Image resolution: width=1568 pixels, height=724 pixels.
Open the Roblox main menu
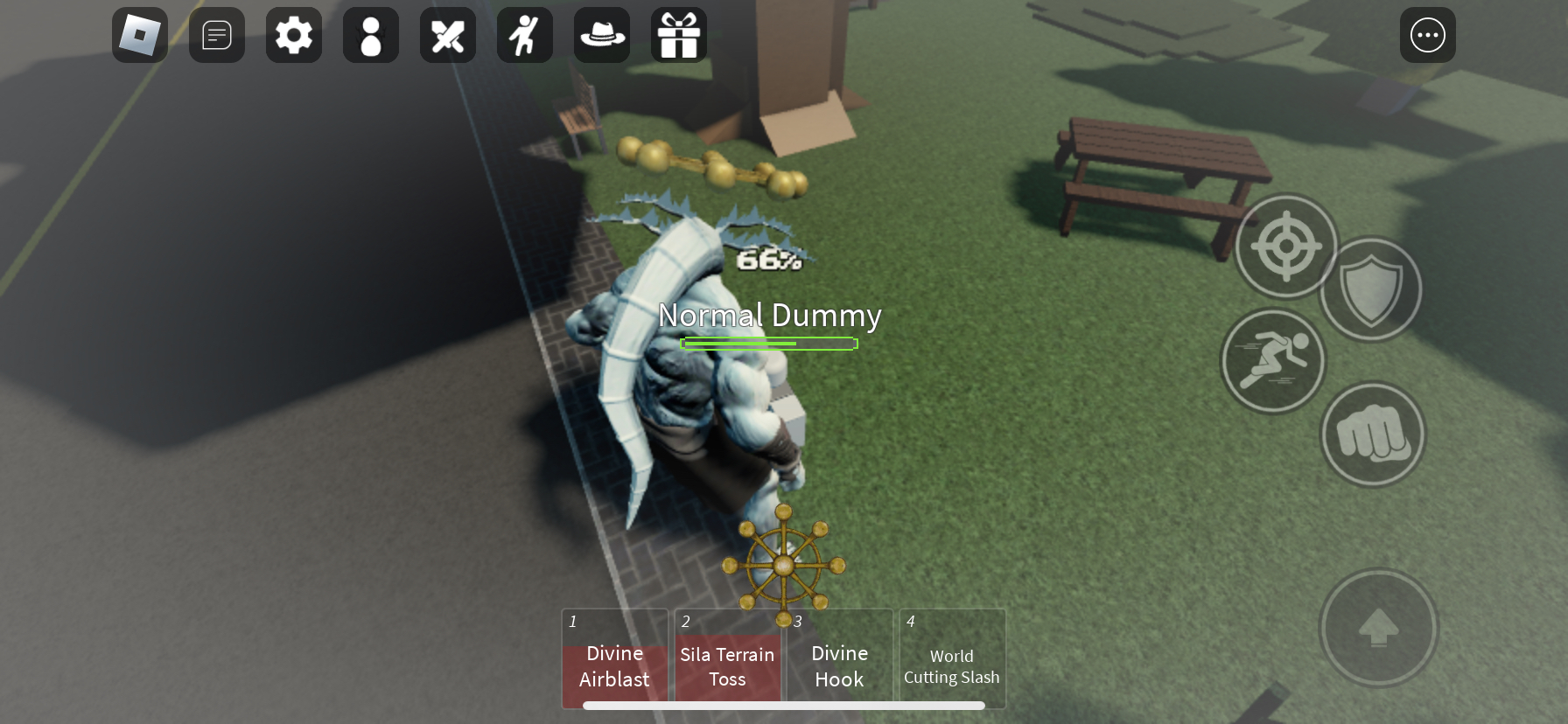pyautogui.click(x=140, y=36)
